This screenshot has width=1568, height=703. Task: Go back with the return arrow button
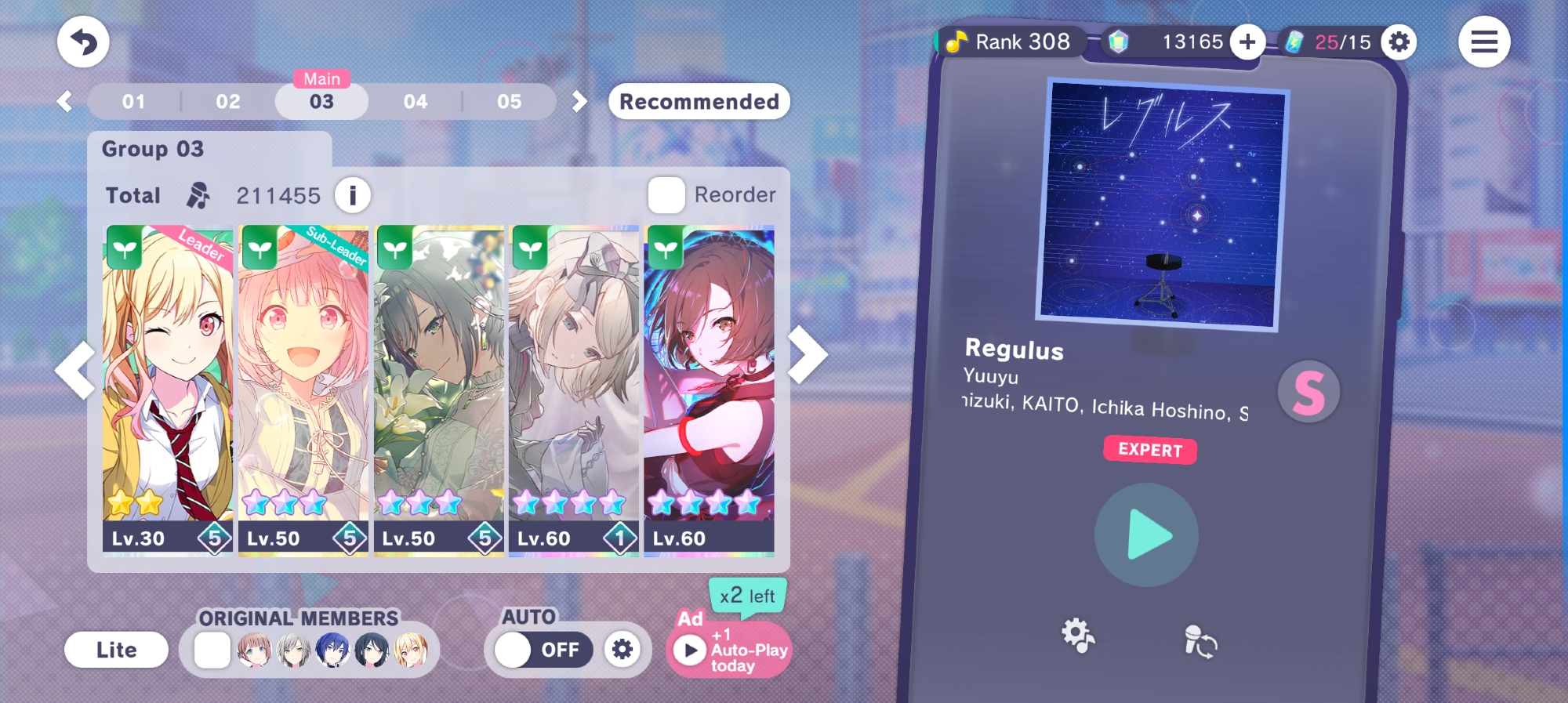pyautogui.click(x=83, y=42)
